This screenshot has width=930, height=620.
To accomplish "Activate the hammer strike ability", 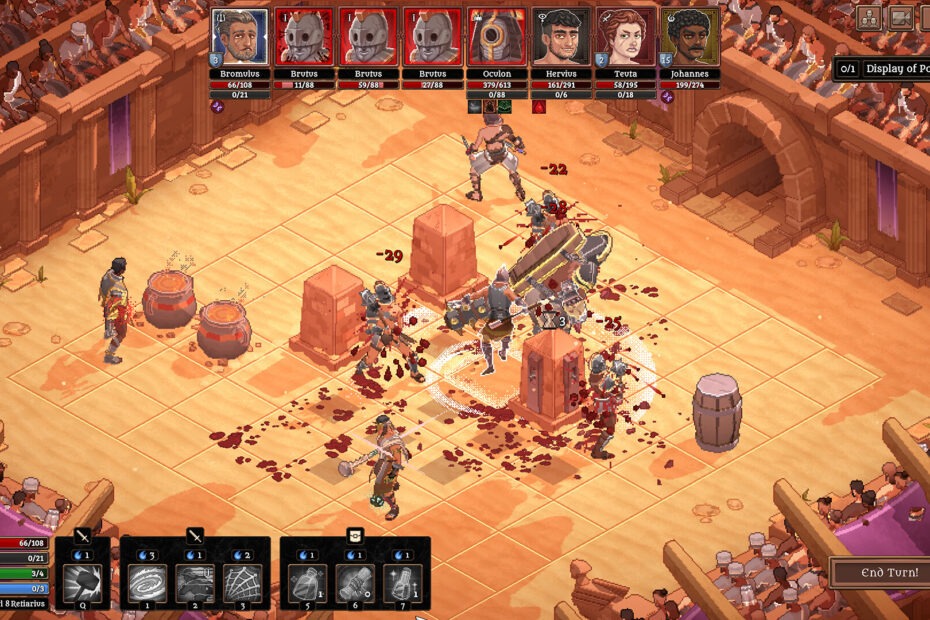I will 82,583.
